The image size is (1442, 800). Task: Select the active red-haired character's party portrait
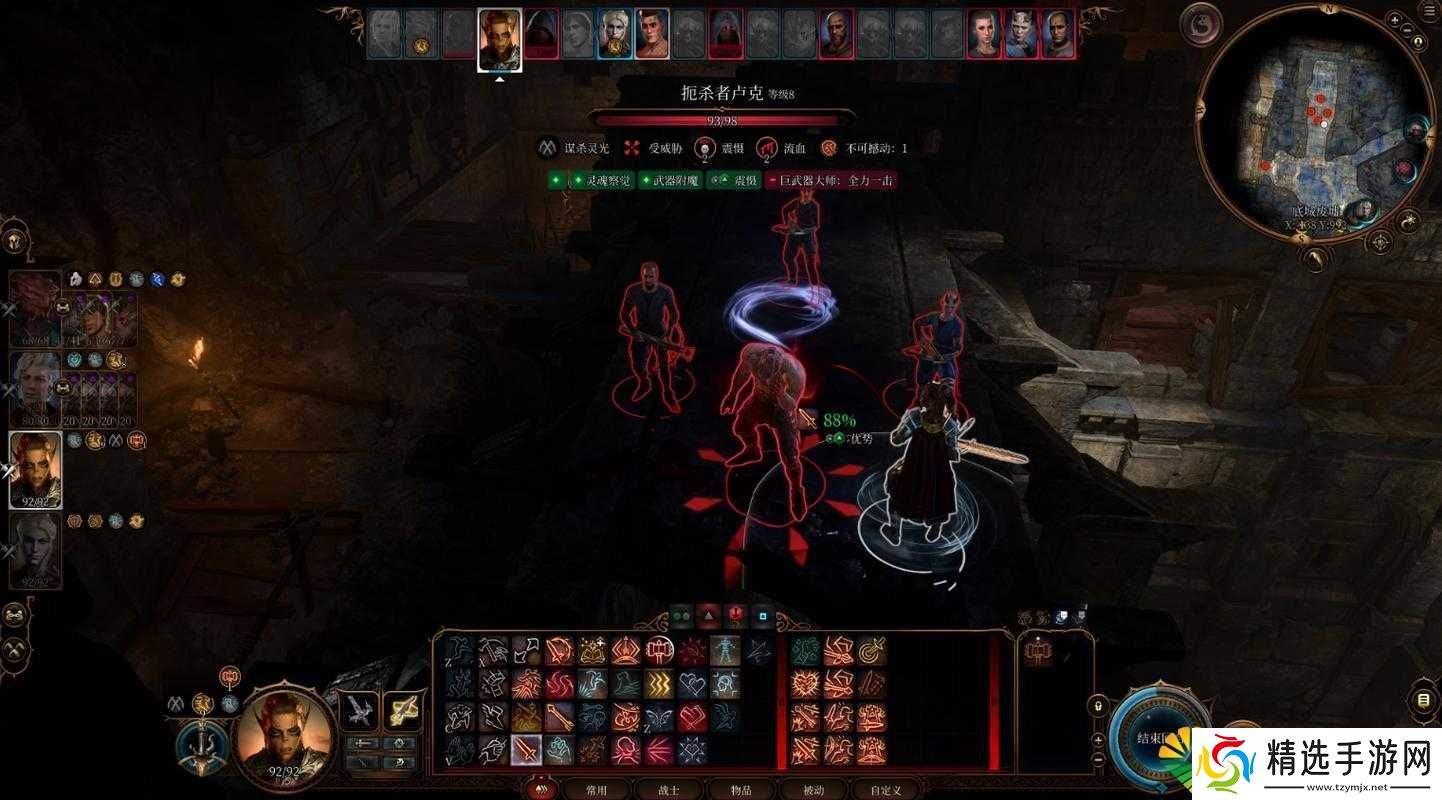[x=36, y=469]
